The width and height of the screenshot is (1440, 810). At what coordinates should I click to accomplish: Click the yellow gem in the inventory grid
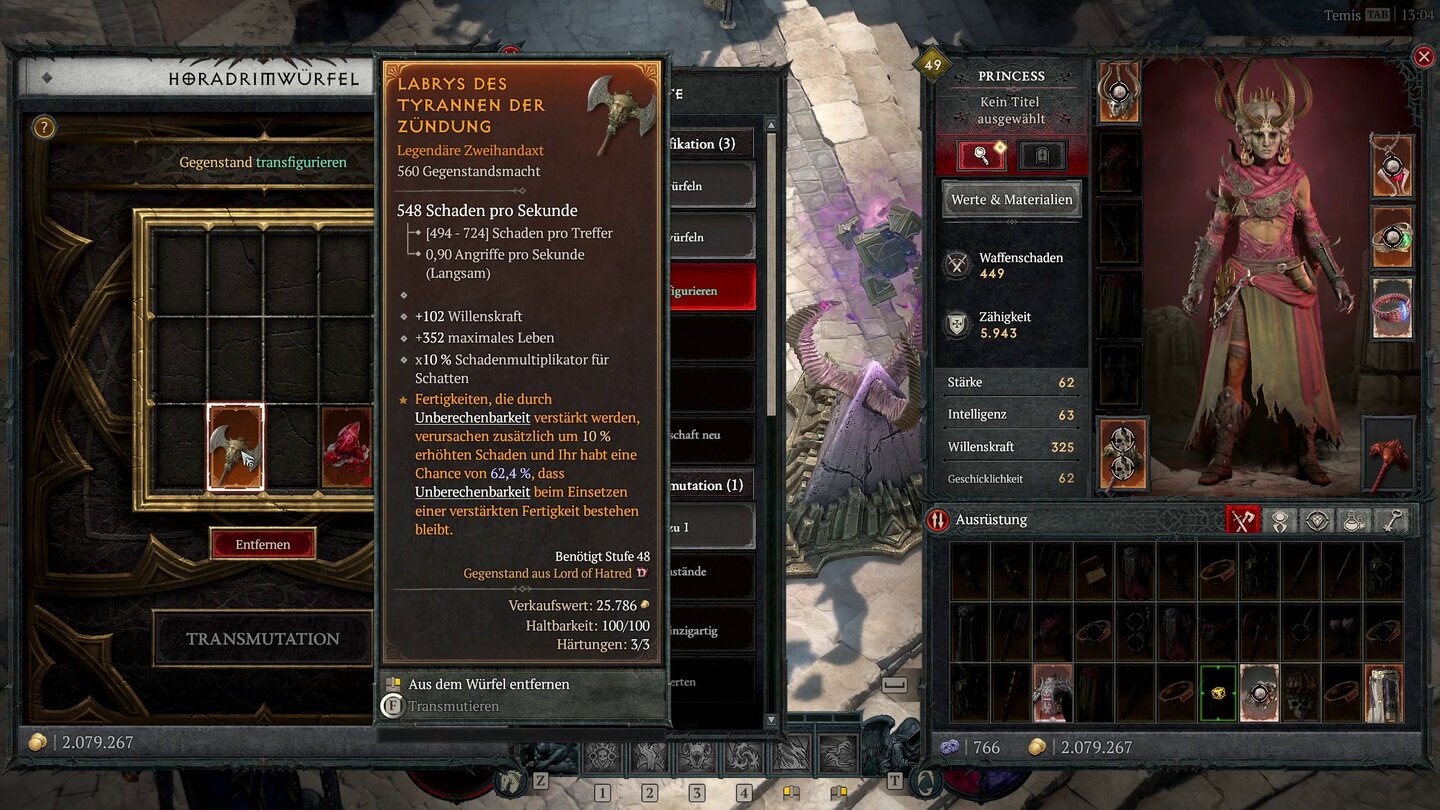pos(1217,693)
